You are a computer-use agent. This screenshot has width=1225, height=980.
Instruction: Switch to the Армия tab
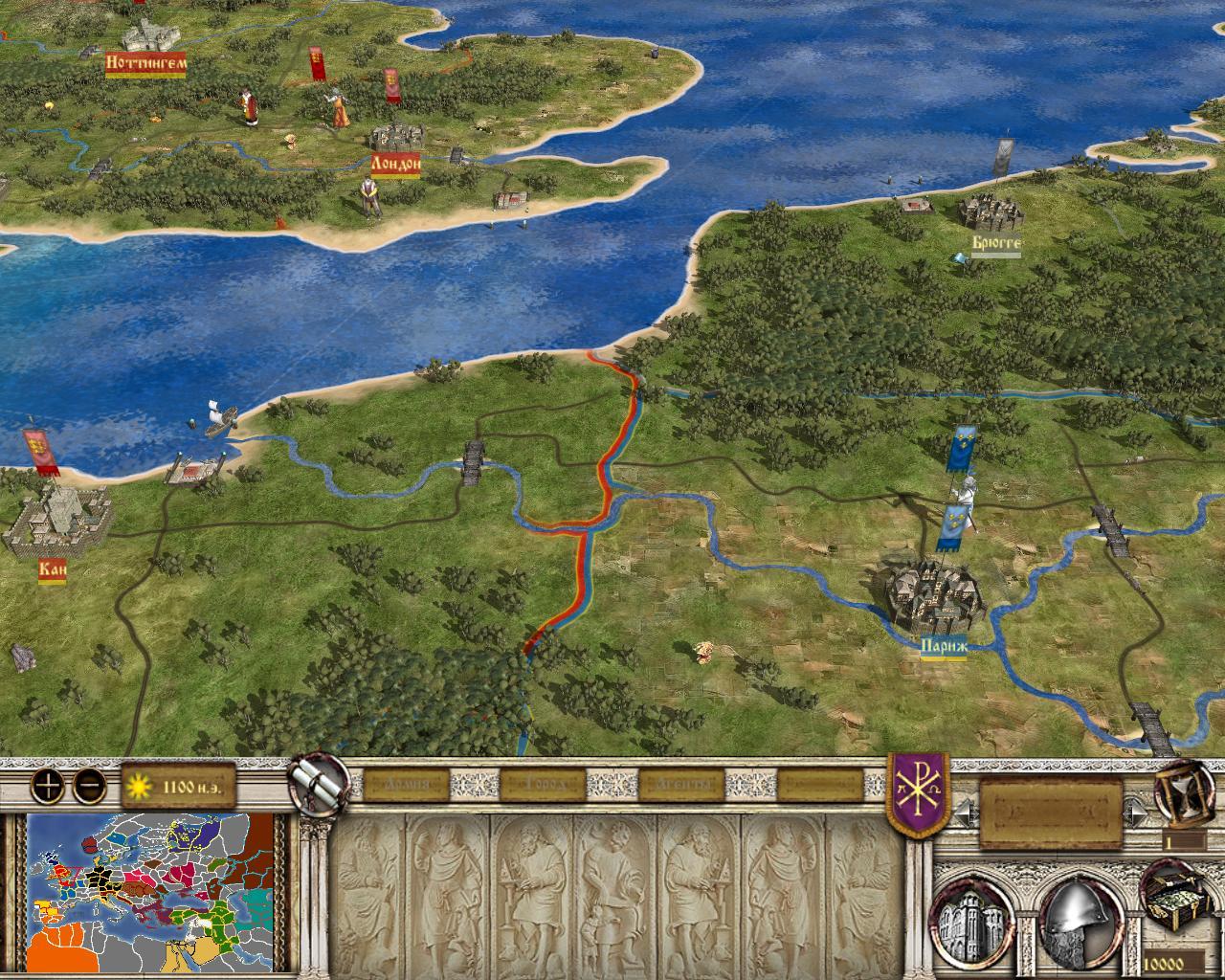[404, 786]
